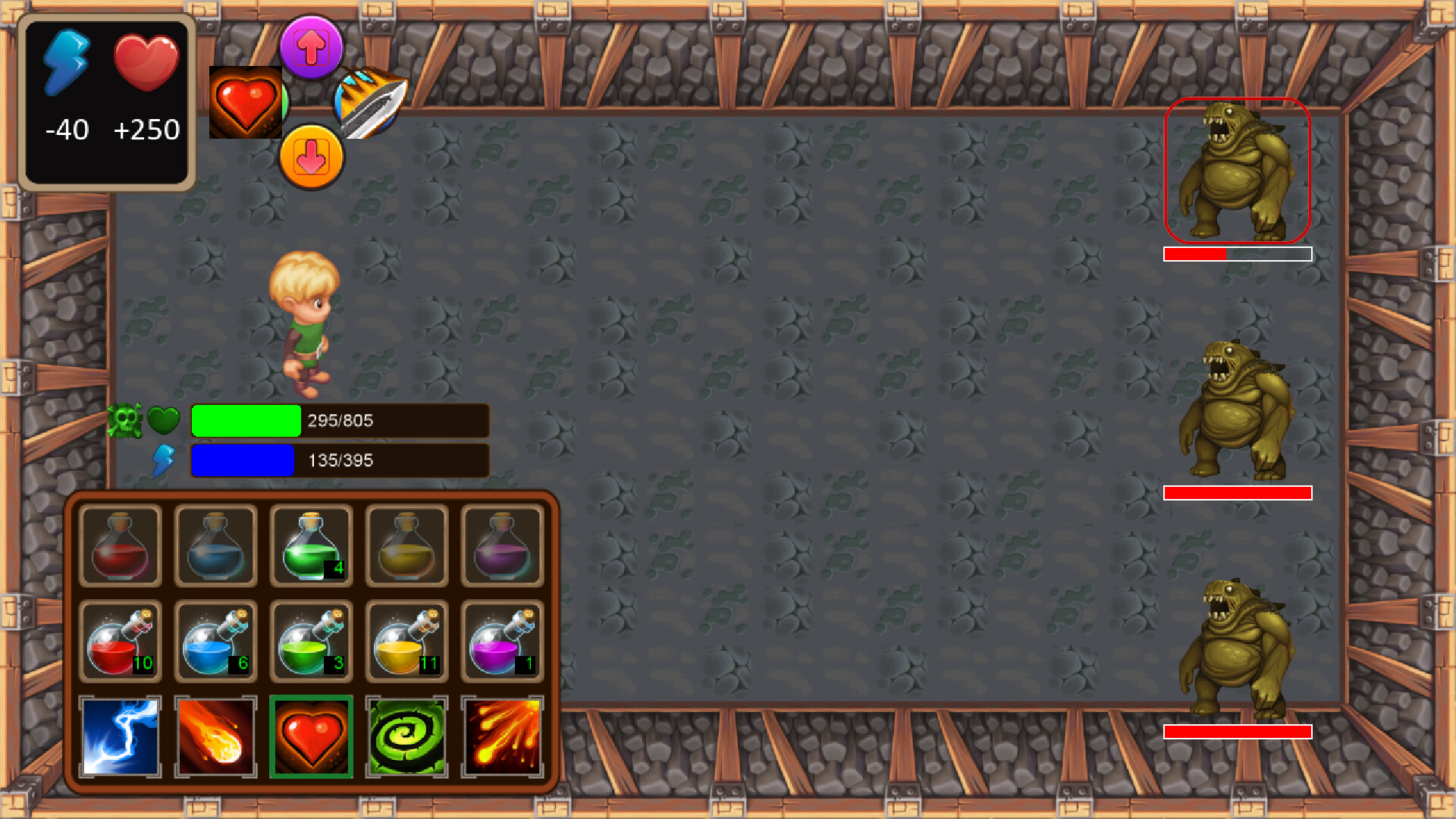Screen dimensions: 1456x819
Task: Click the player's green health bar
Action: pyautogui.click(x=246, y=420)
